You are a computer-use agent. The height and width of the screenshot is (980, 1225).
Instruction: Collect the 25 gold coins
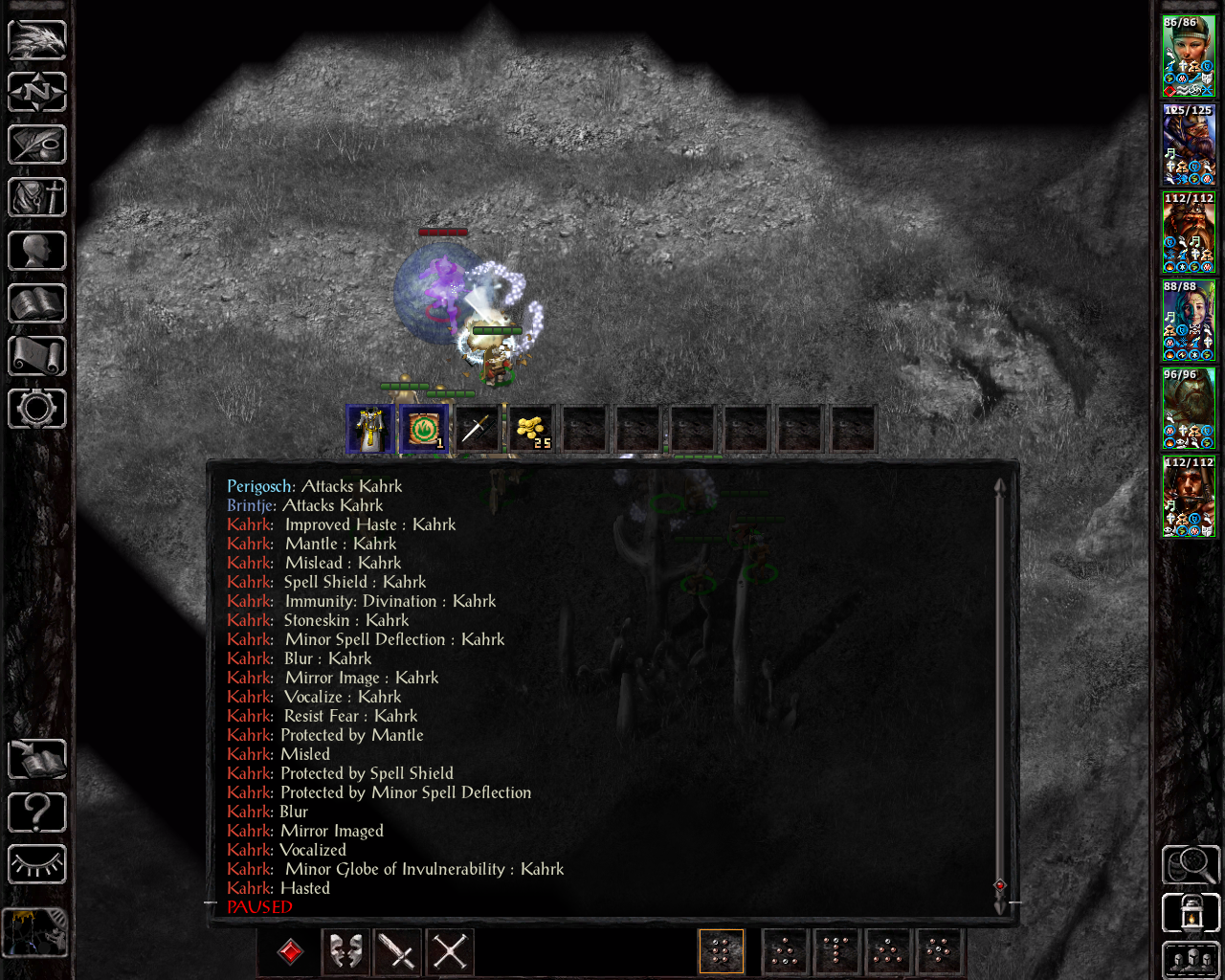tap(530, 428)
